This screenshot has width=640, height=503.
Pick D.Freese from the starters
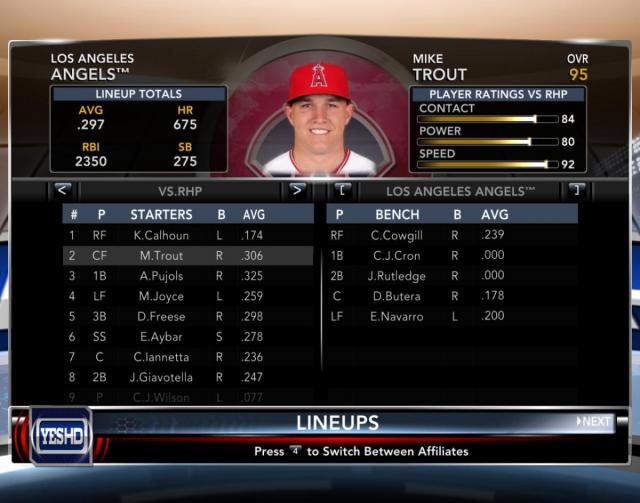(x=160, y=317)
